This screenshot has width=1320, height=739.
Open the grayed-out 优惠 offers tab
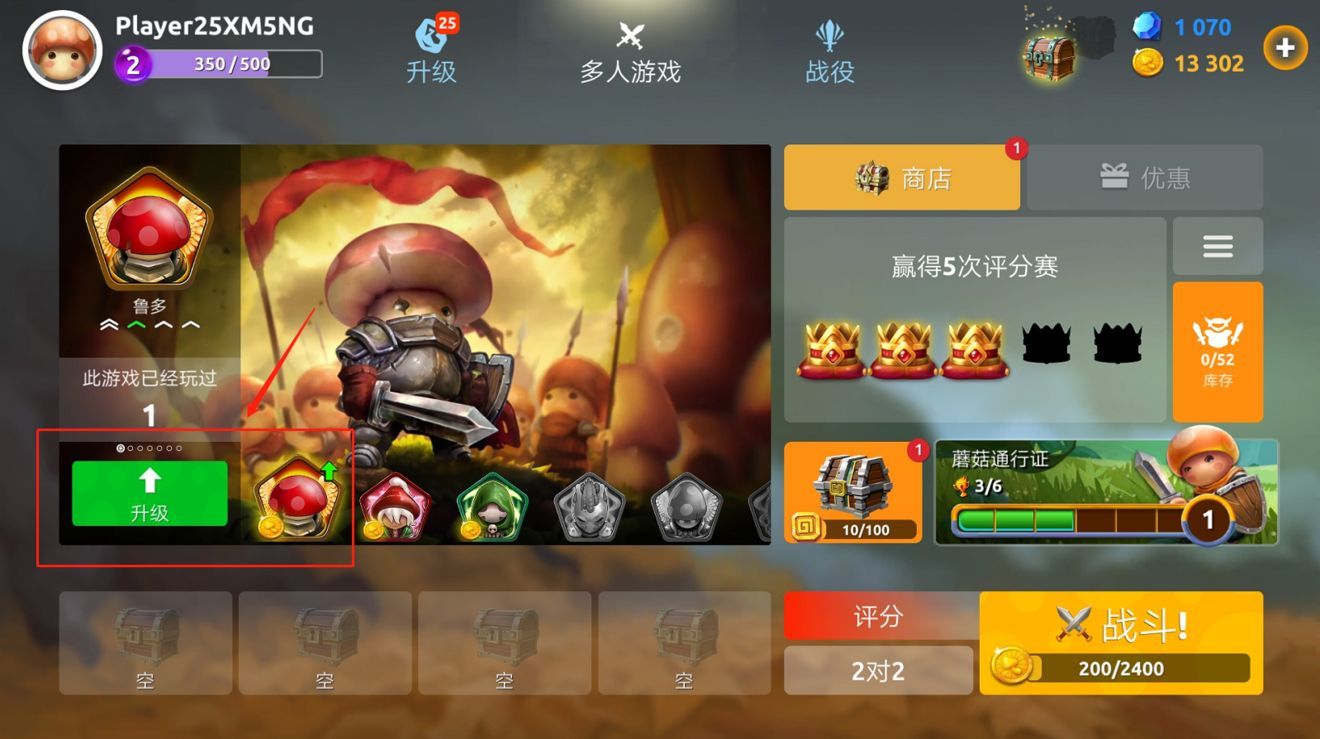1145,176
